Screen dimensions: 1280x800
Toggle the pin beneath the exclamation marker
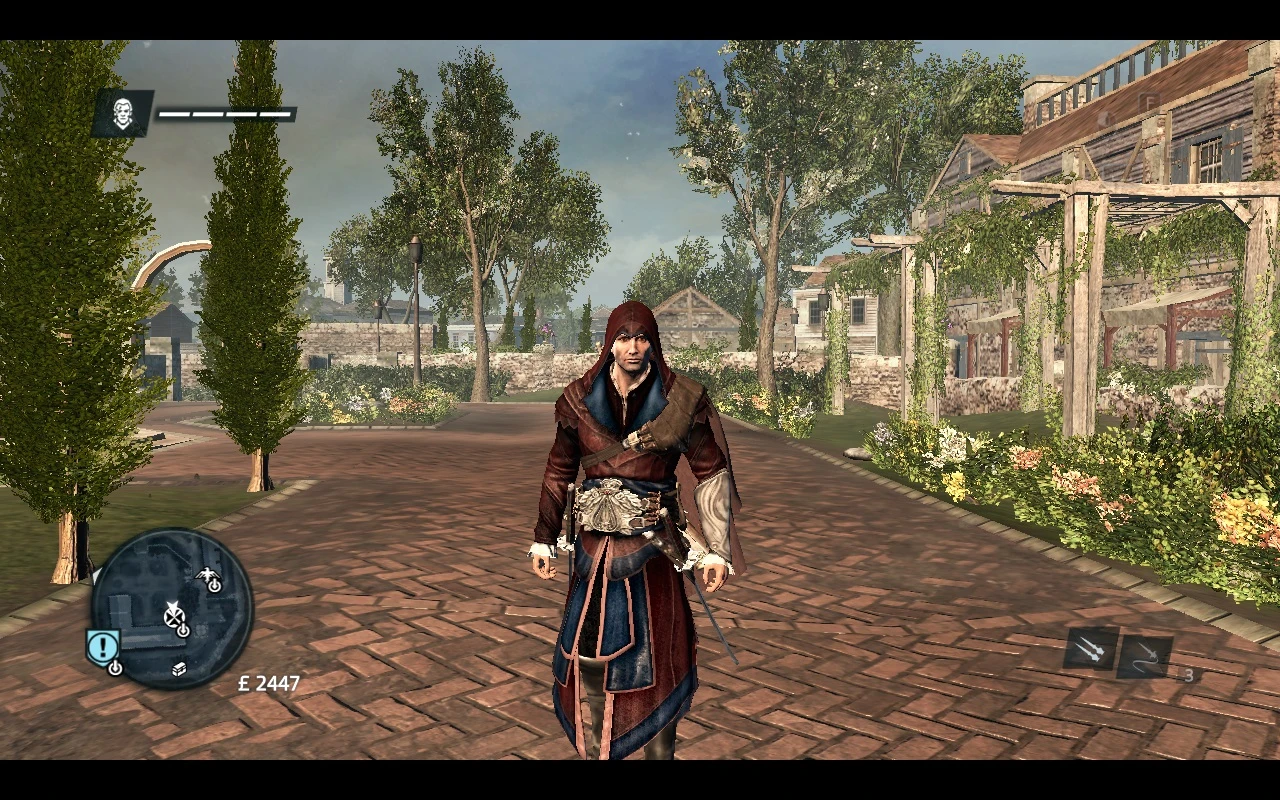click(115, 668)
